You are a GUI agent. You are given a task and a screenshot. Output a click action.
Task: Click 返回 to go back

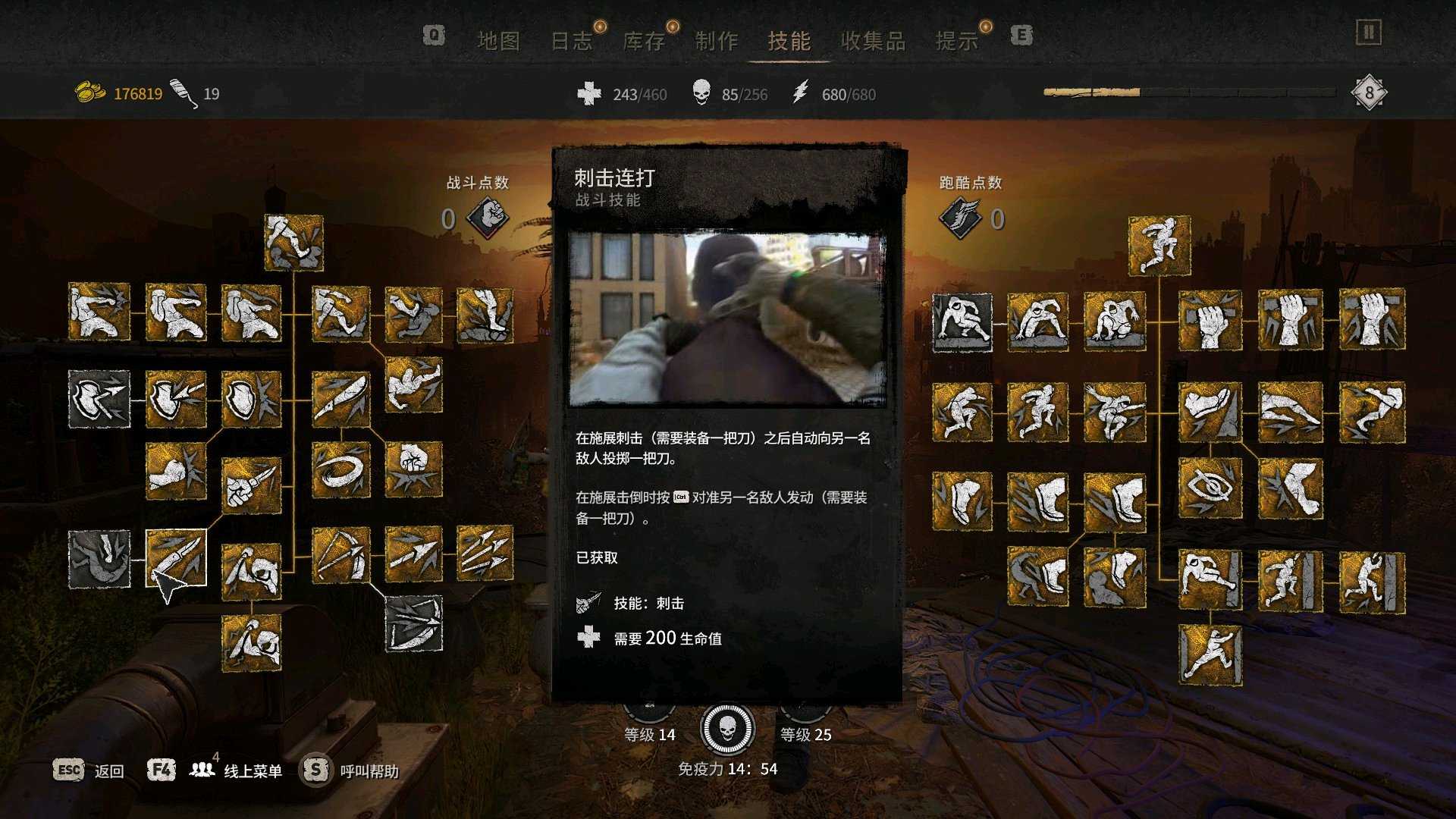pos(108,770)
